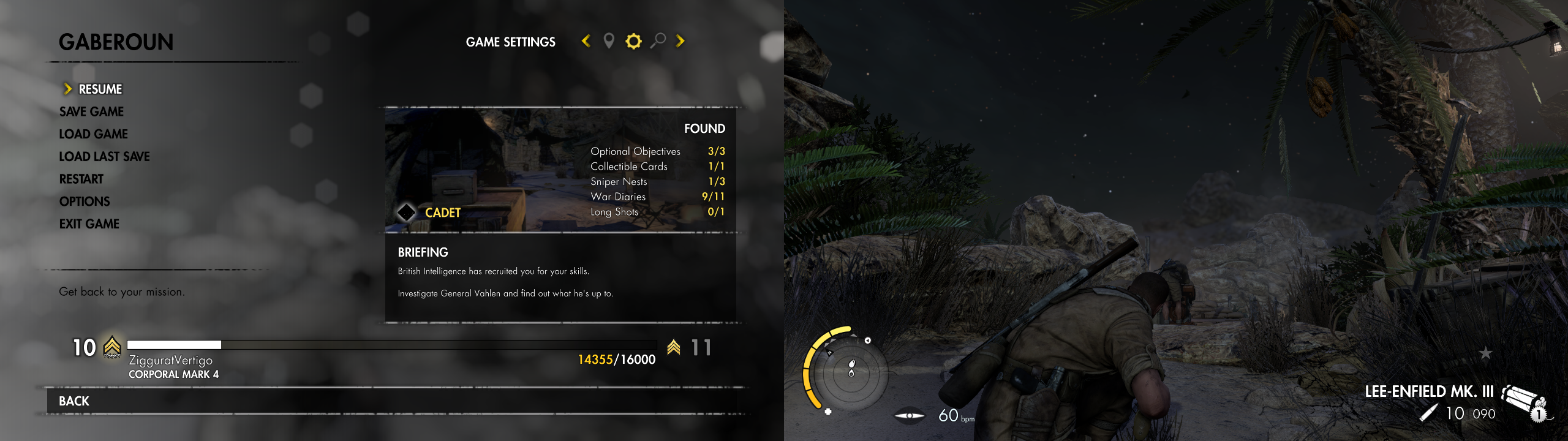
Task: Select Exit Game
Action: [x=89, y=224]
